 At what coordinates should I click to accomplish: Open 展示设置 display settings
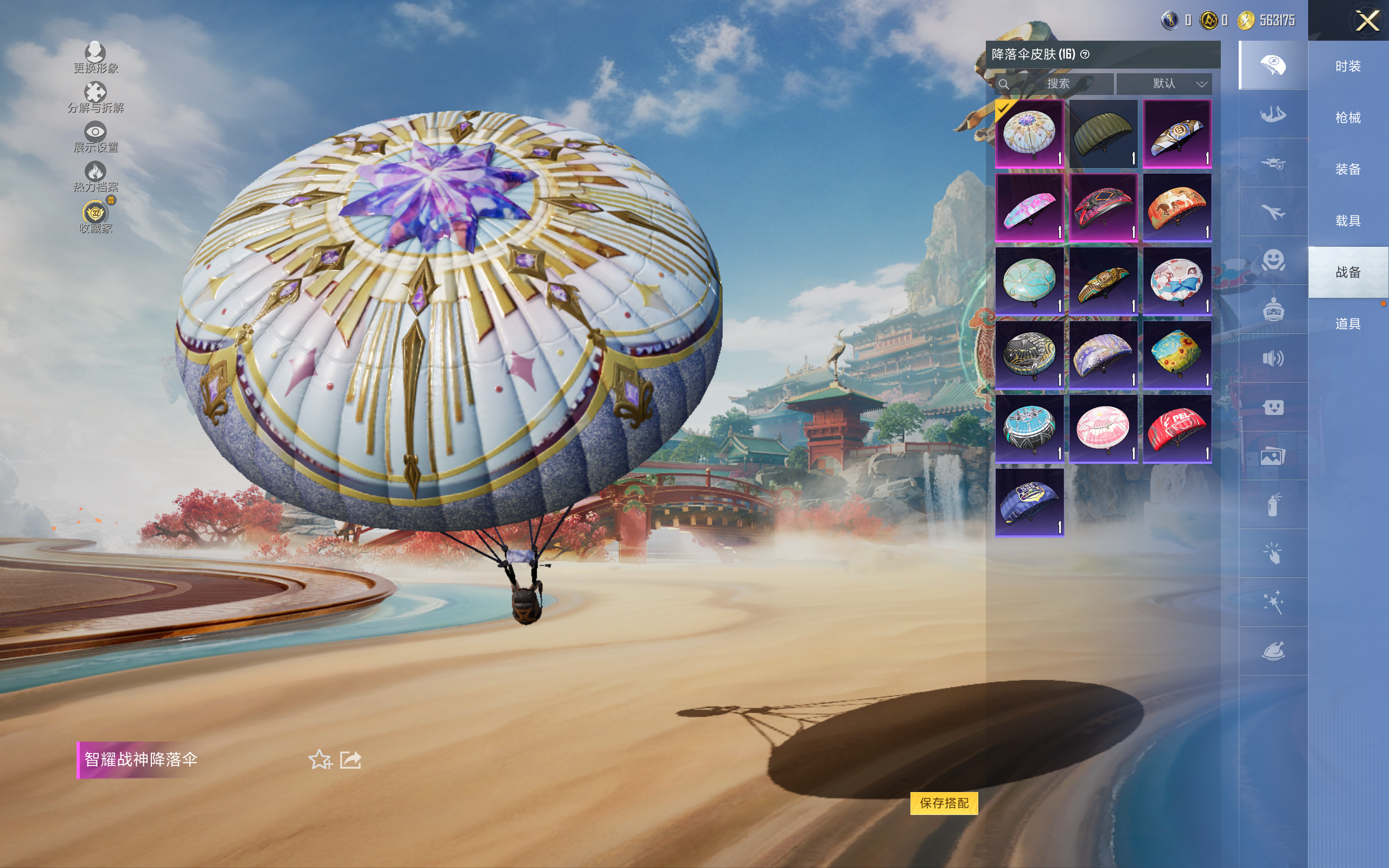tap(95, 137)
